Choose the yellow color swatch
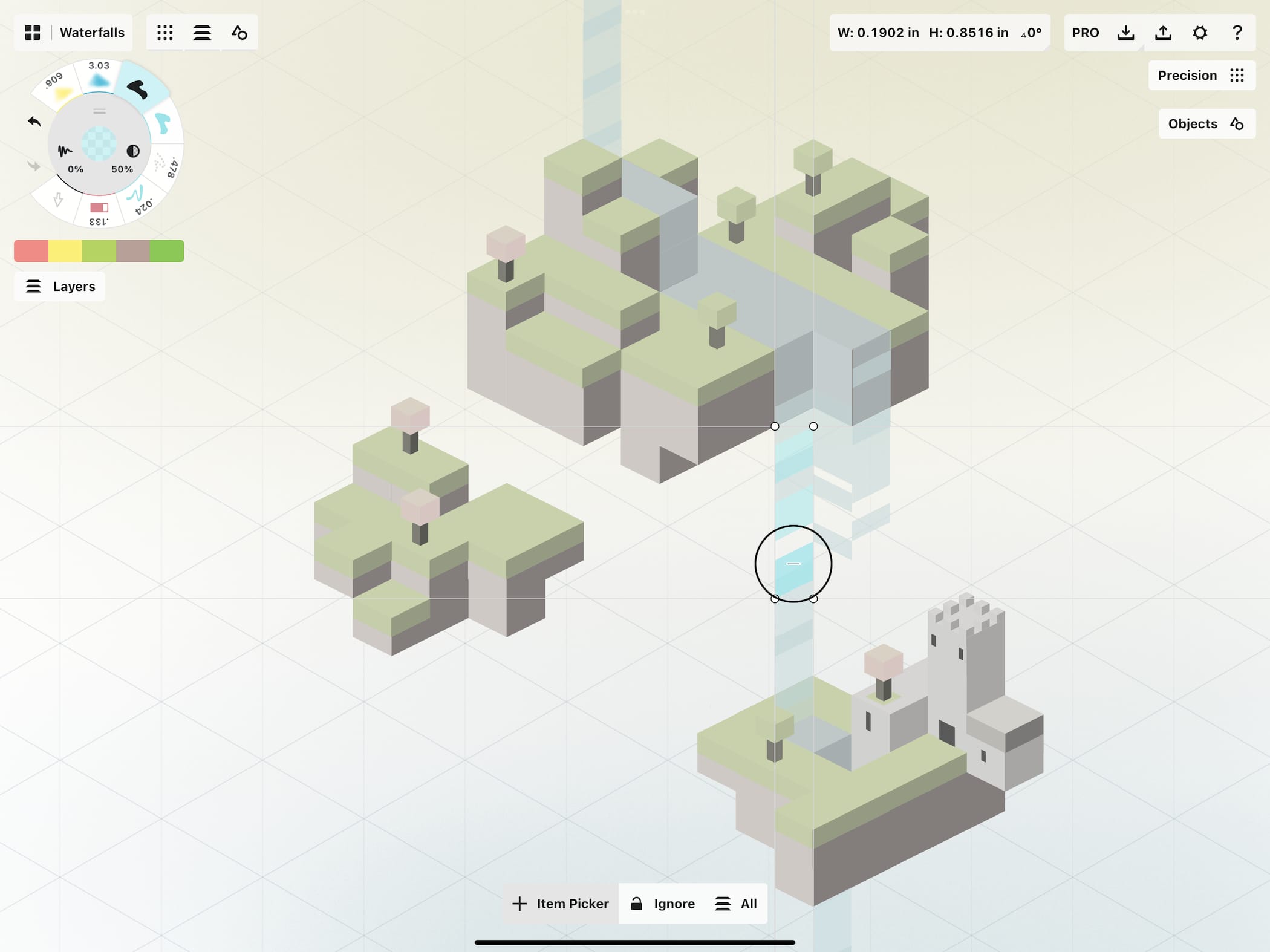The width and height of the screenshot is (1270, 952). point(65,251)
